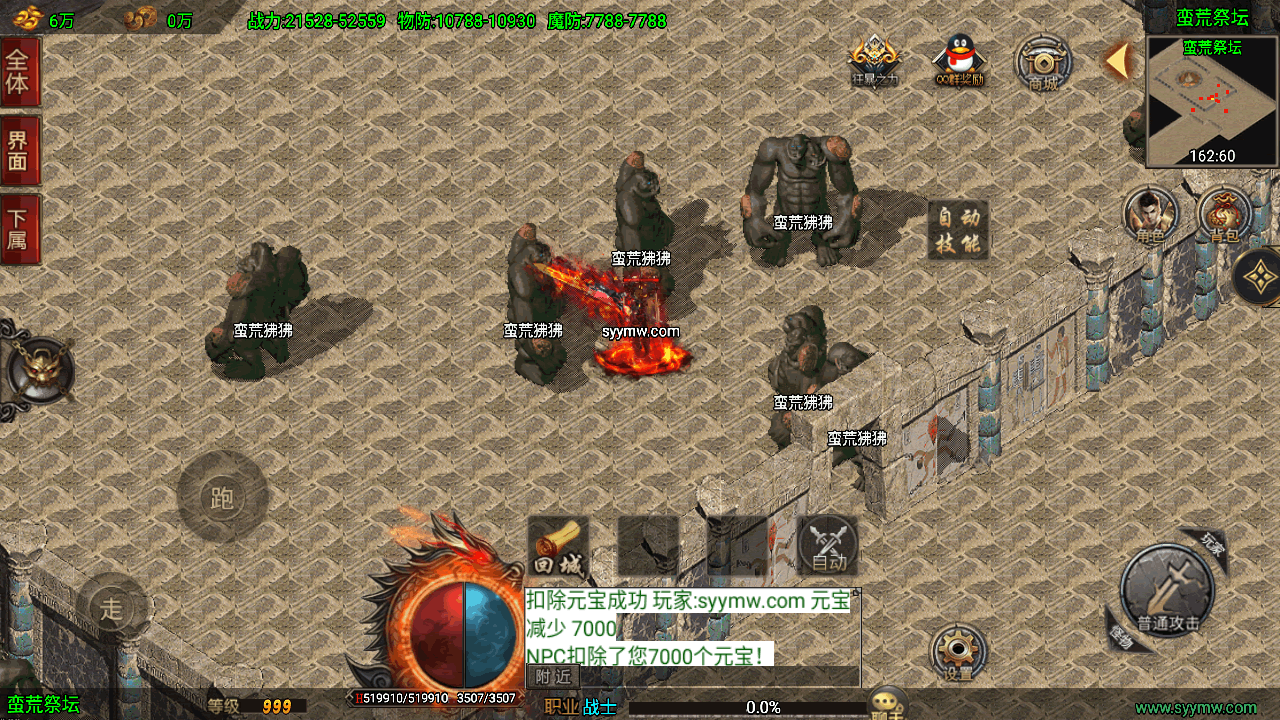
Task: Tap the 跑 run button
Action: 222,497
